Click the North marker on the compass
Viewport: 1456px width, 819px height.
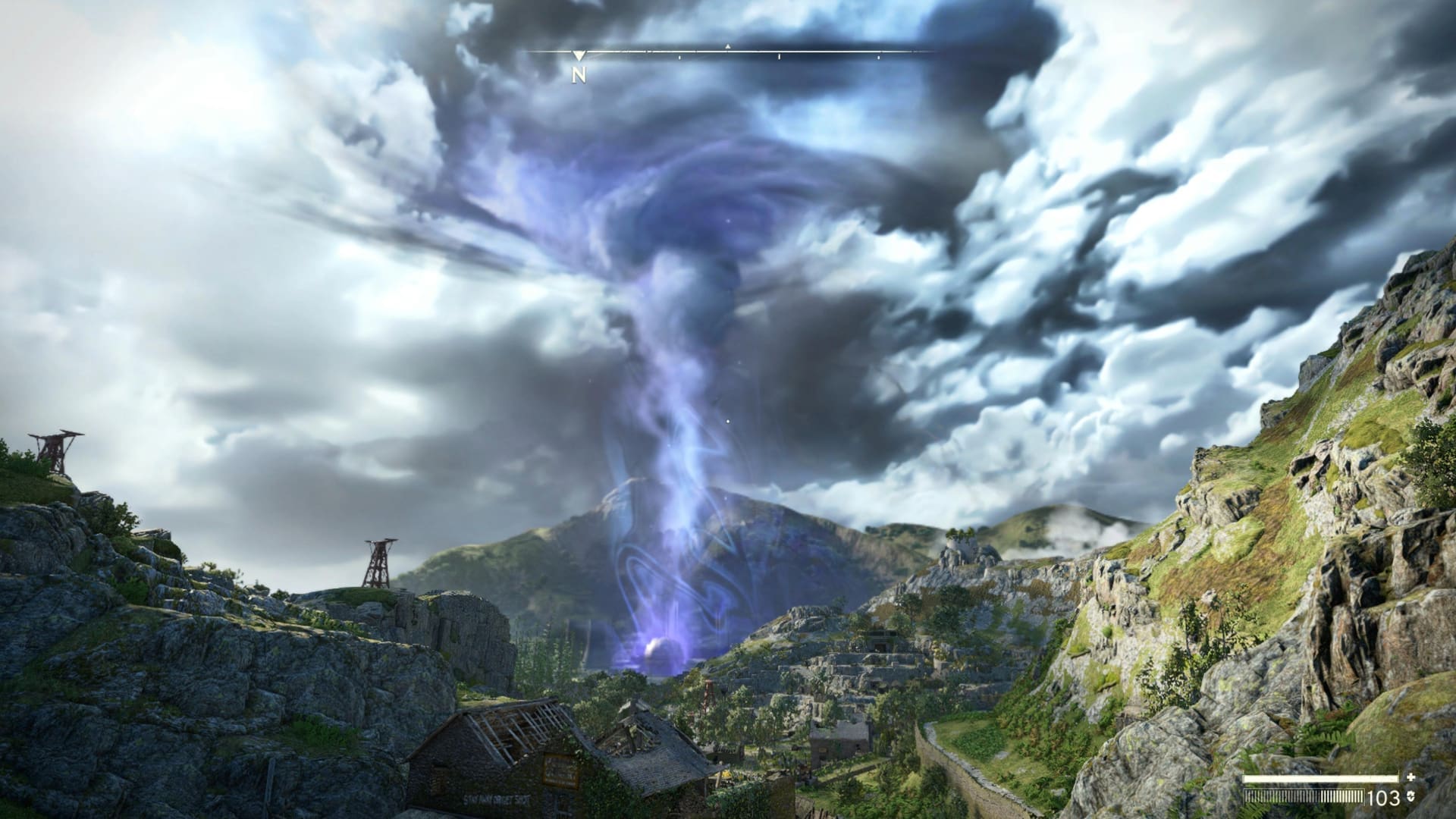click(x=579, y=74)
